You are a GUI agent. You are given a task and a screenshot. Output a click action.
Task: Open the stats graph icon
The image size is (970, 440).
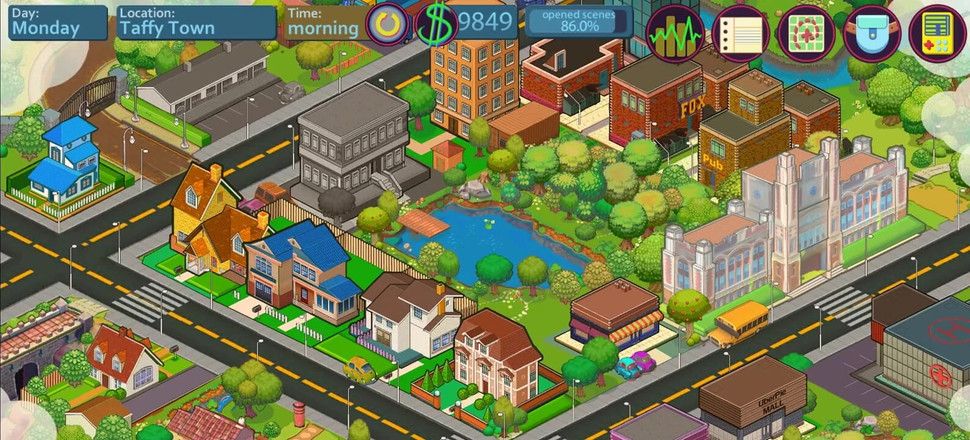pos(675,33)
